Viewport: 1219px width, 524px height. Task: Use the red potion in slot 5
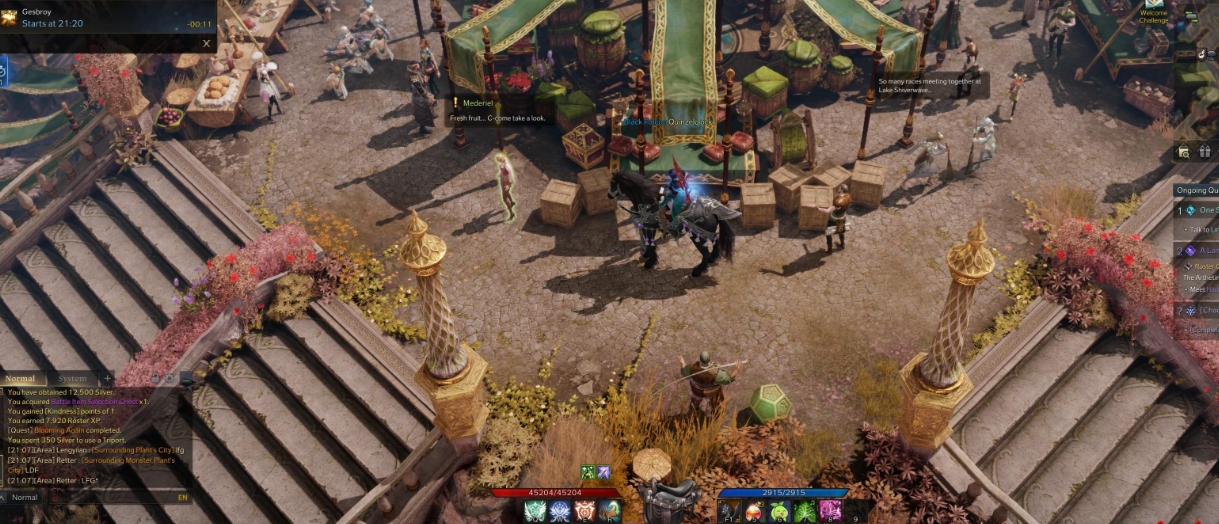pos(753,512)
